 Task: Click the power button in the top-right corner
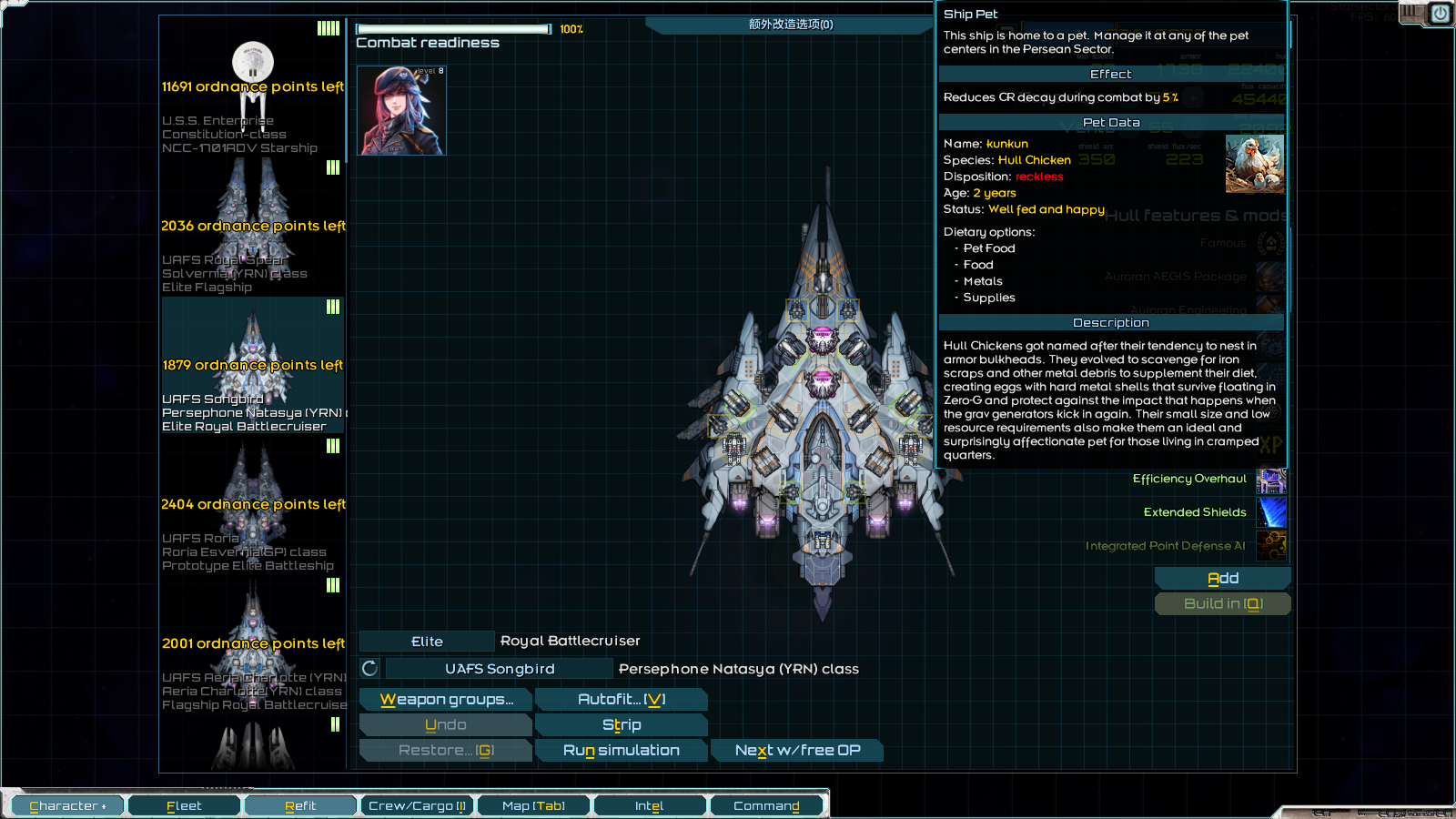pos(1440,14)
